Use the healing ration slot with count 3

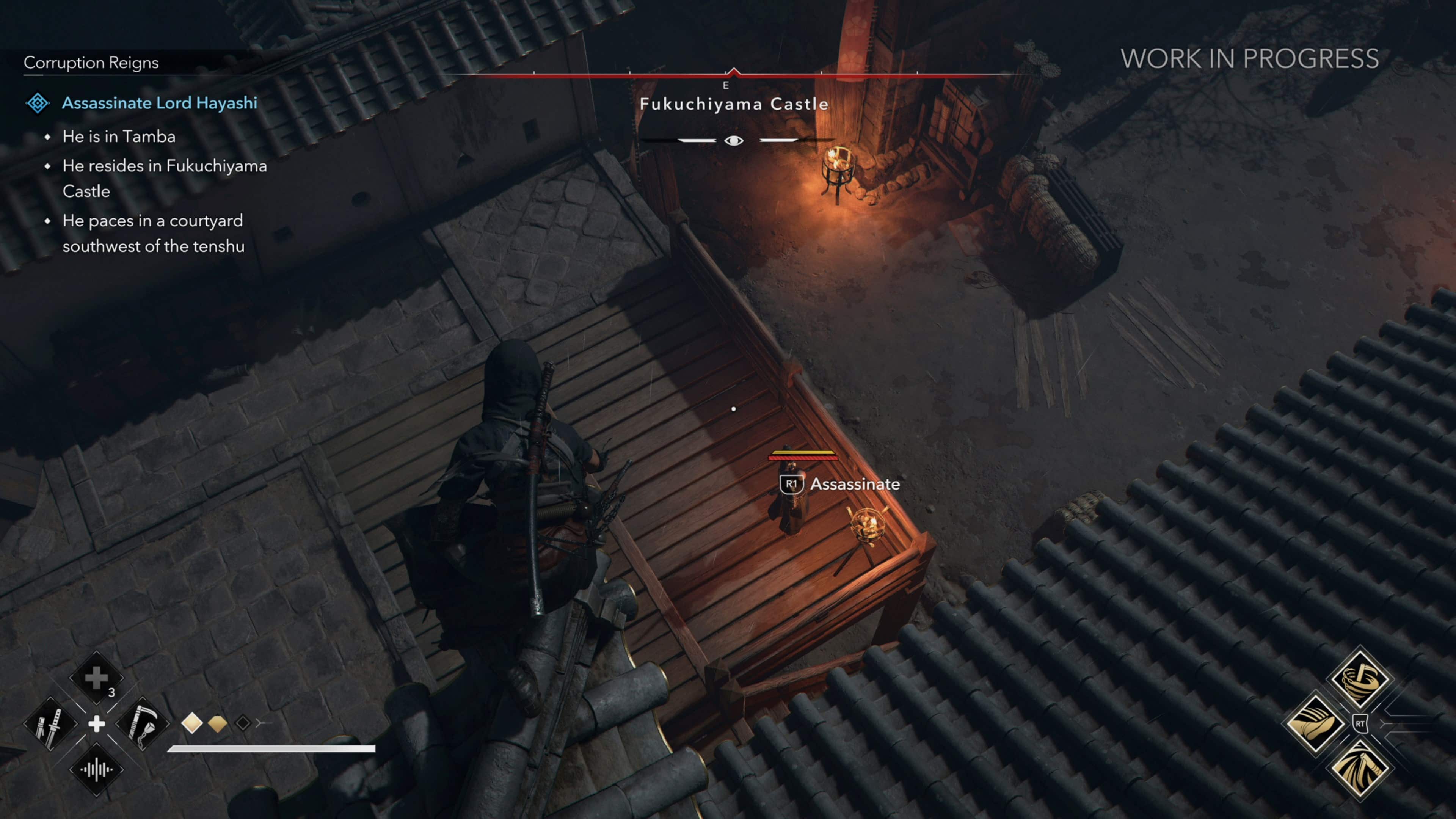(96, 678)
